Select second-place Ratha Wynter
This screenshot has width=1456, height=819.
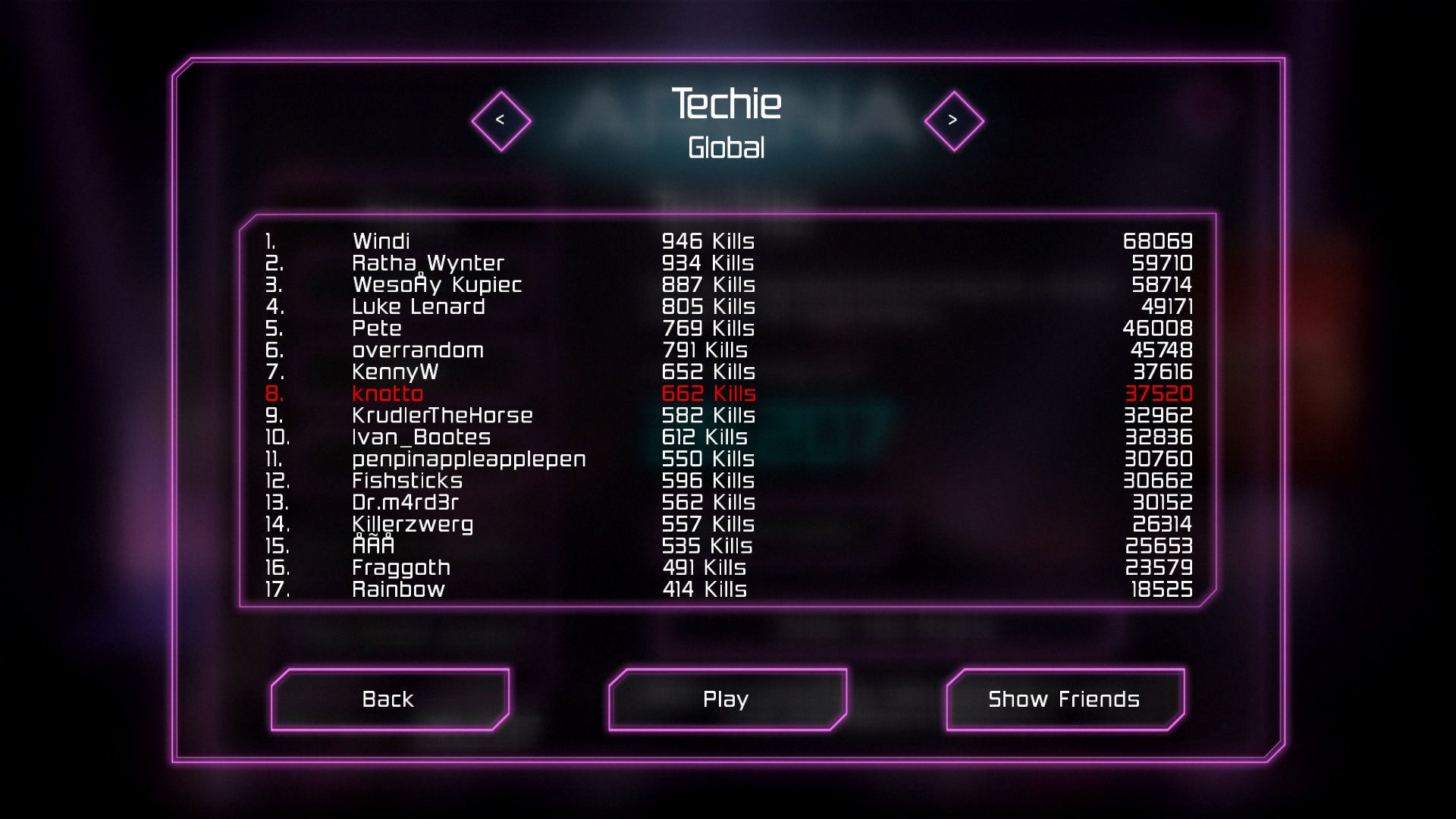pyautogui.click(x=428, y=263)
